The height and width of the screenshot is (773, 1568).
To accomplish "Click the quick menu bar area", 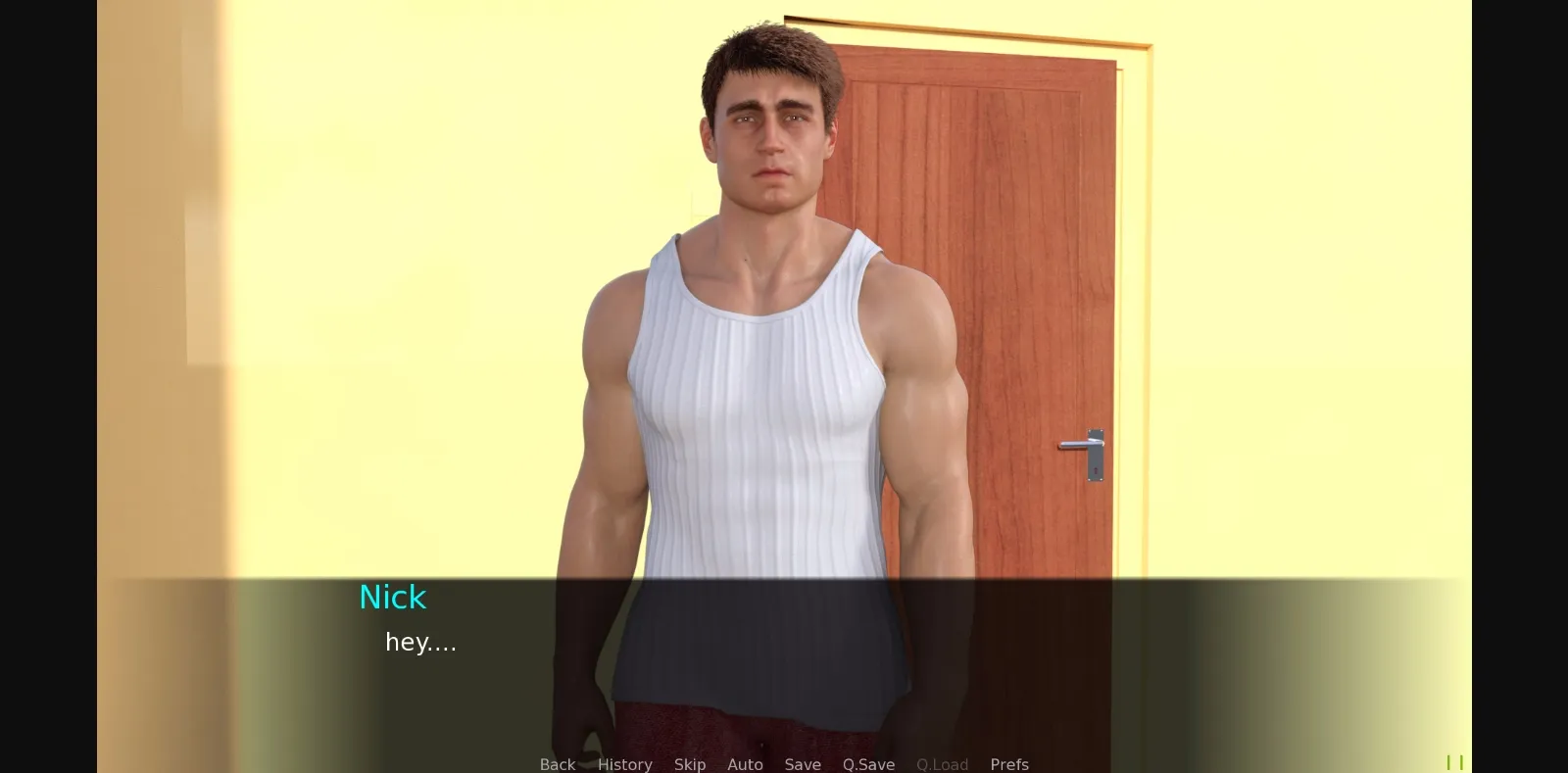I will click(784, 764).
